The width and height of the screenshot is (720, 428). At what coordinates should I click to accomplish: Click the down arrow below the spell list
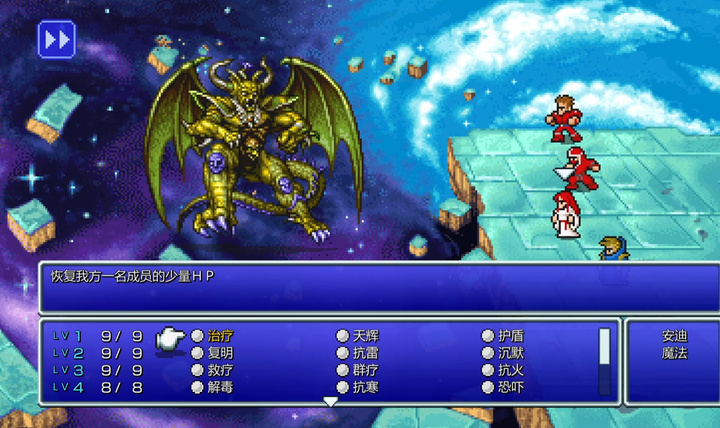click(x=330, y=402)
